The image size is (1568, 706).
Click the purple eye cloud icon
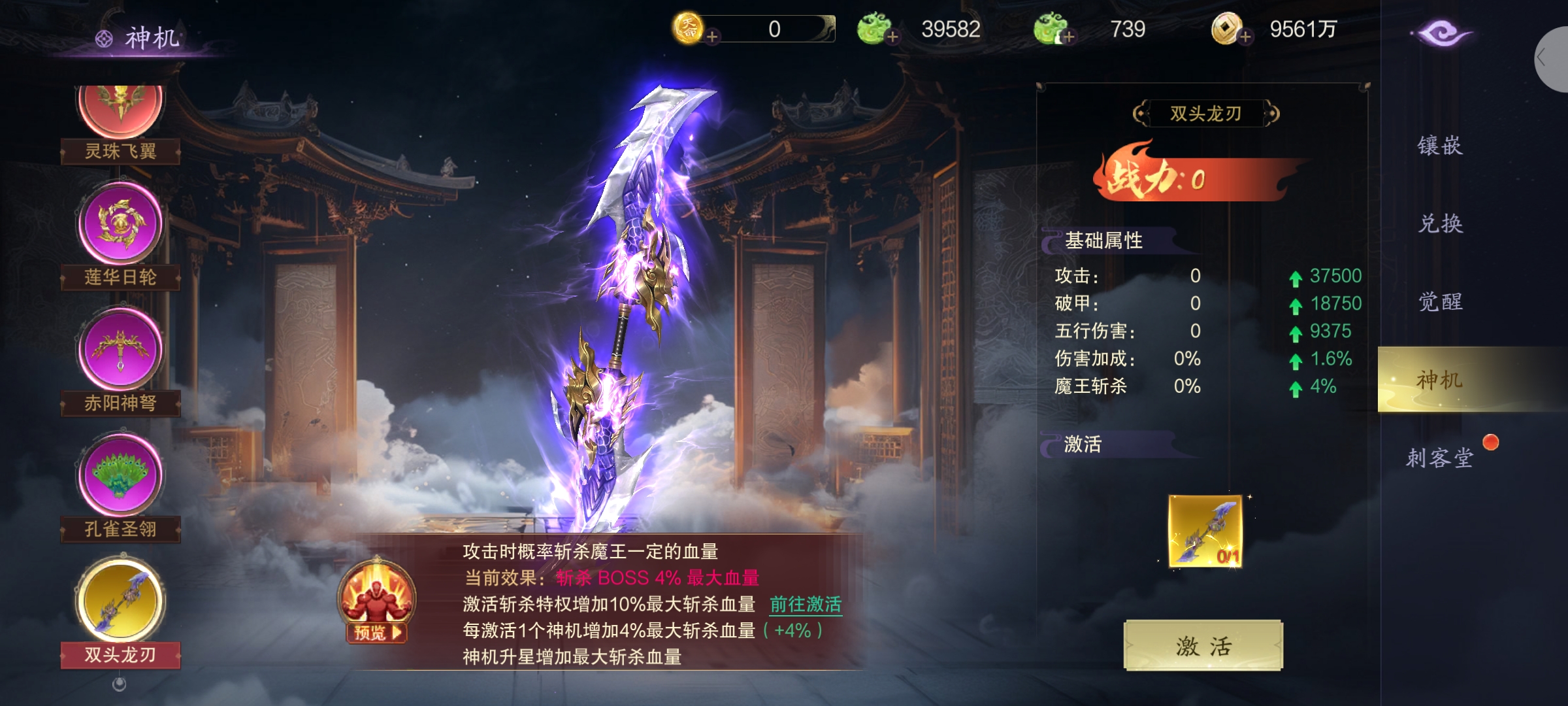pyautogui.click(x=1441, y=33)
